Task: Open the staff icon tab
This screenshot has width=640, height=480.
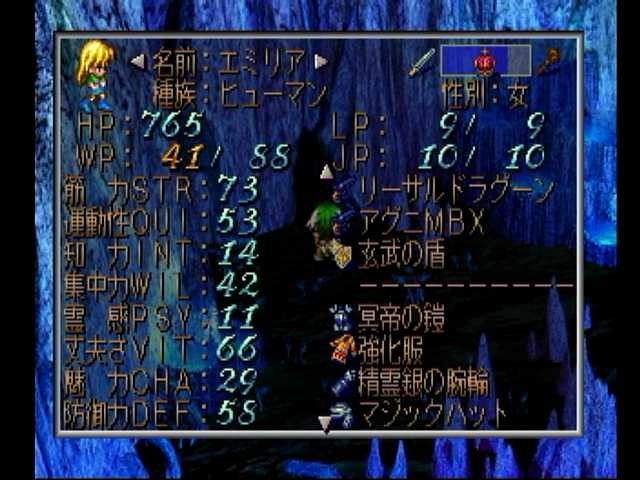Action: point(546,62)
